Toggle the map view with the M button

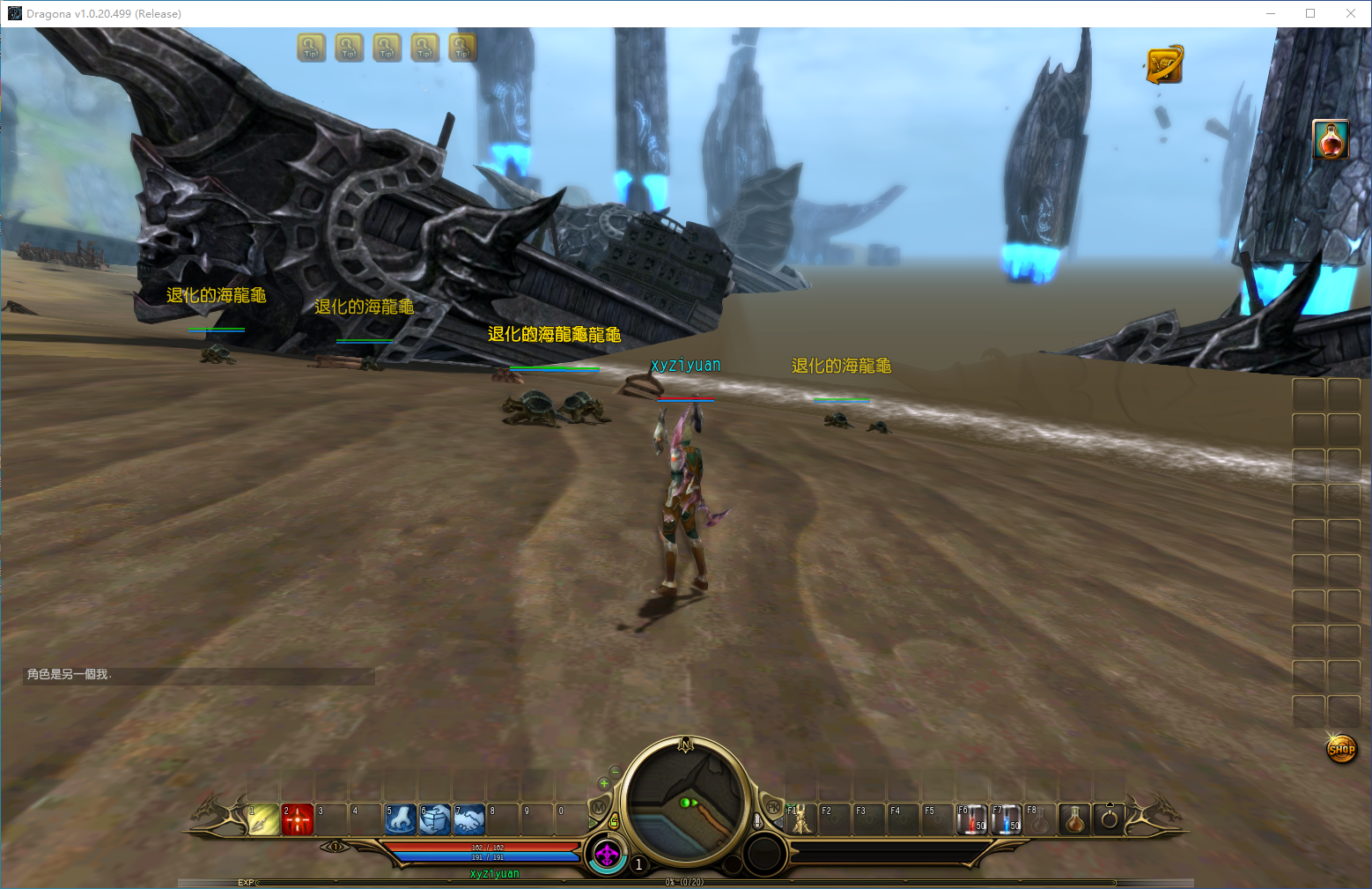599,807
